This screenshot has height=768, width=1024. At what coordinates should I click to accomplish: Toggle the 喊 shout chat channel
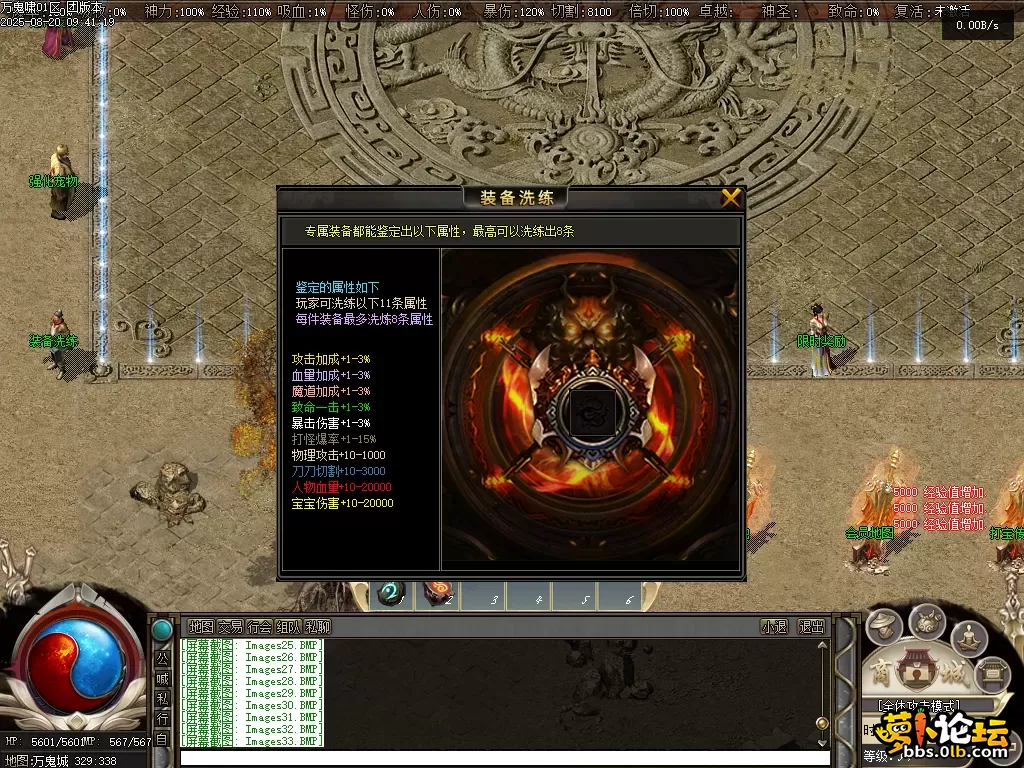162,679
